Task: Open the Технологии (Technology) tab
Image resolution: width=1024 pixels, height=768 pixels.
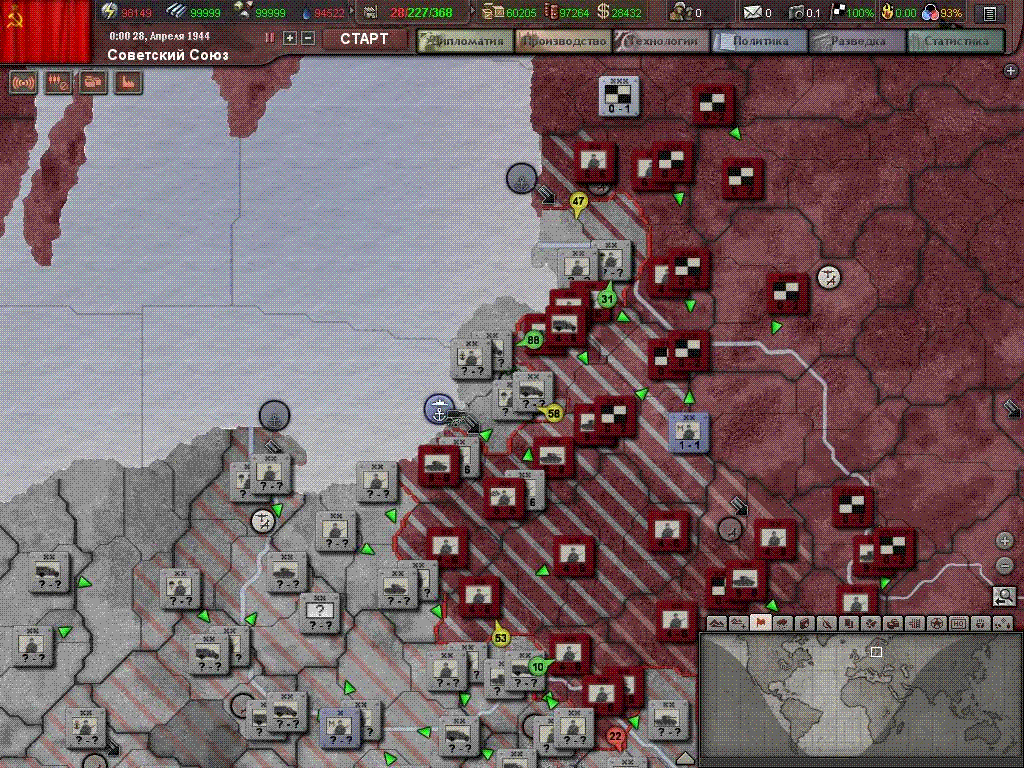Action: tap(662, 41)
